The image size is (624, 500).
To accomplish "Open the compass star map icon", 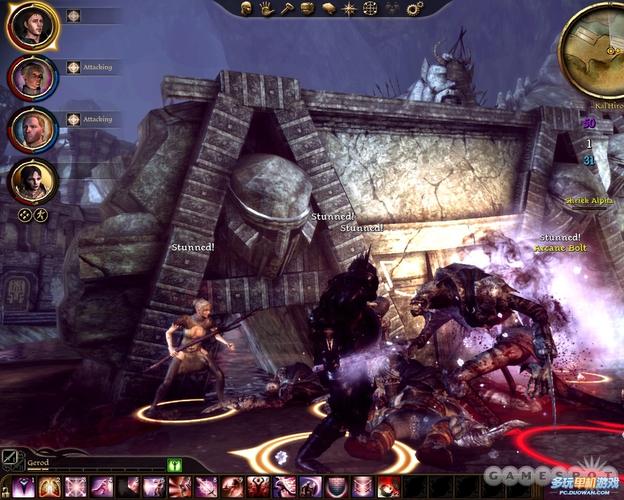I will [x=349, y=8].
